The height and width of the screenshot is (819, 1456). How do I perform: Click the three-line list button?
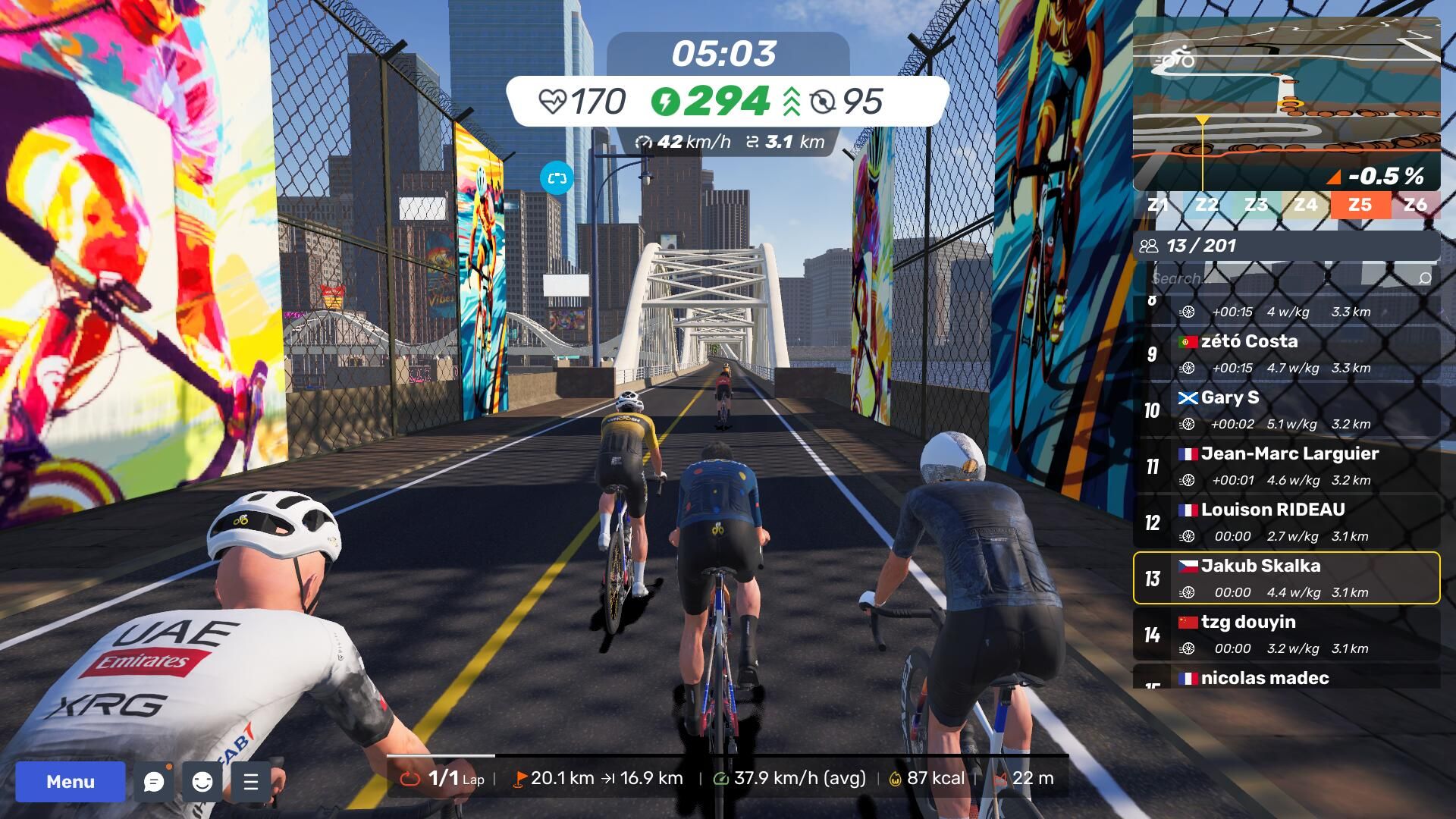(251, 781)
